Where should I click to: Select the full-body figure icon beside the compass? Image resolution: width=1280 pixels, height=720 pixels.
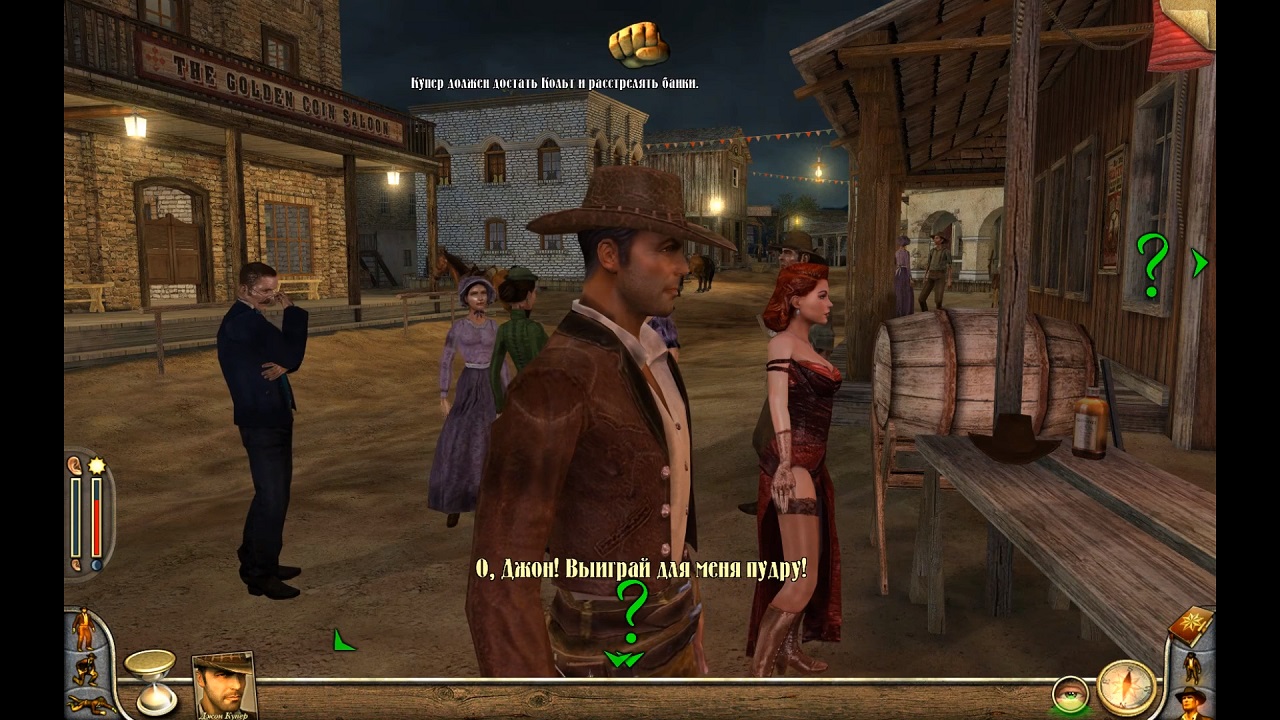pos(1192,666)
